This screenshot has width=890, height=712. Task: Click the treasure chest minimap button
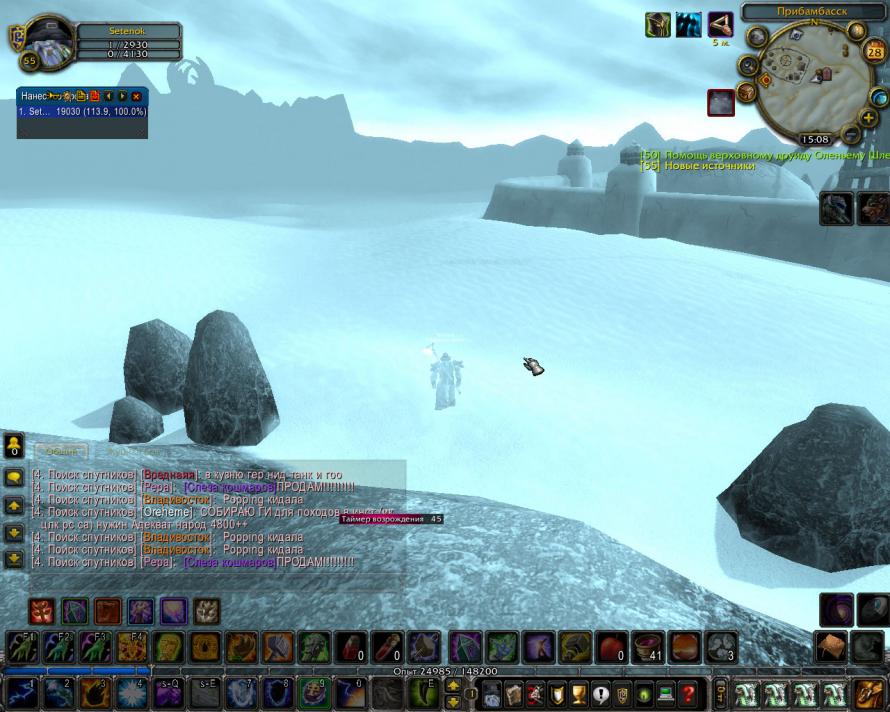coord(745,93)
